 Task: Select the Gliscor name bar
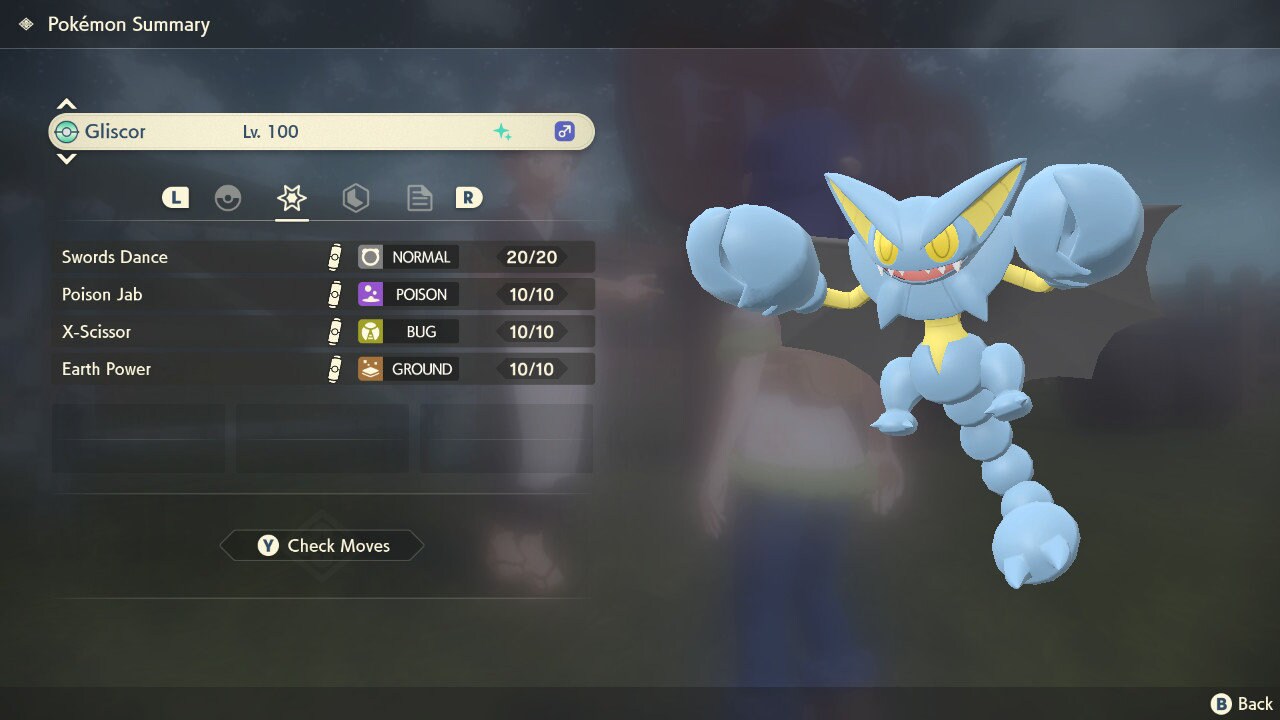(322, 132)
